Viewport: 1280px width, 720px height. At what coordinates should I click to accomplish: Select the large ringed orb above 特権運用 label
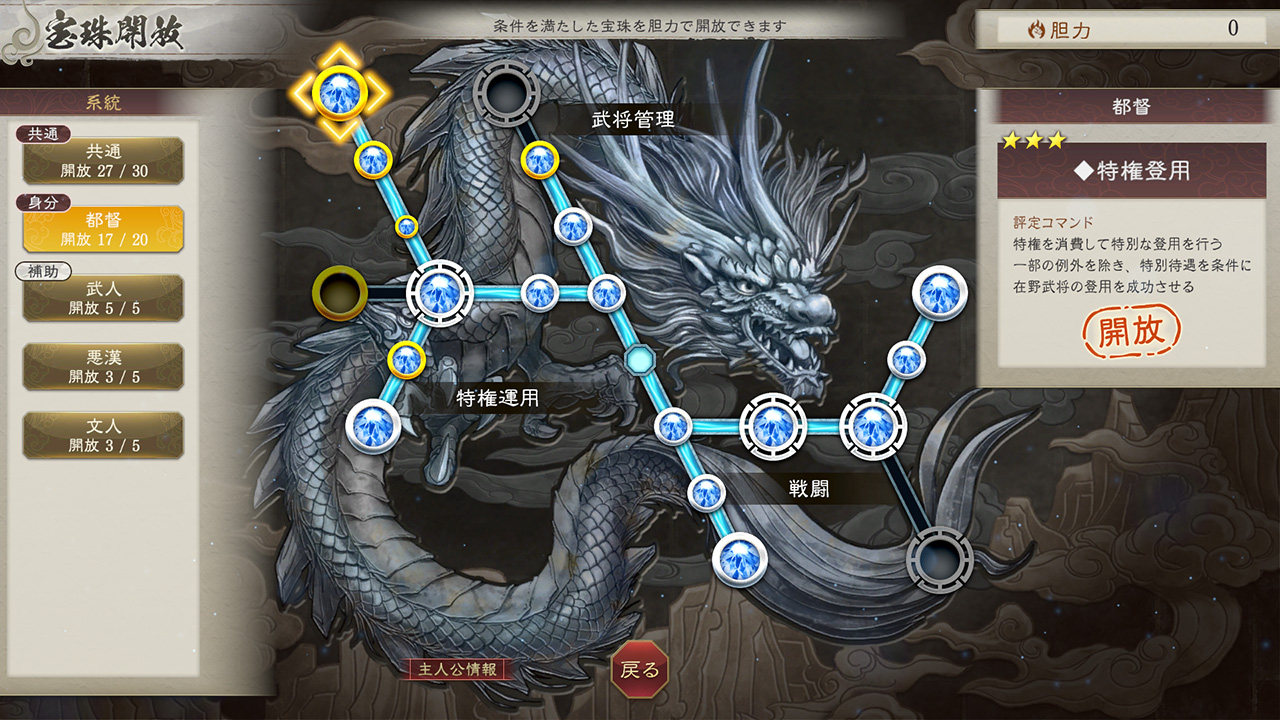point(440,295)
